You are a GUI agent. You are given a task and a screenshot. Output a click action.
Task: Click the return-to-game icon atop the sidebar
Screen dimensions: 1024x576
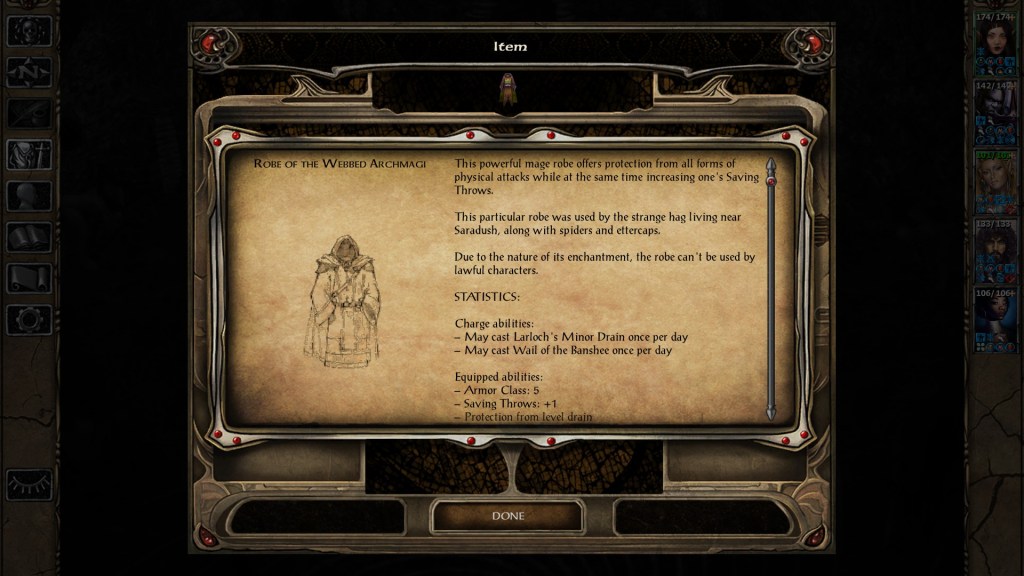29,31
